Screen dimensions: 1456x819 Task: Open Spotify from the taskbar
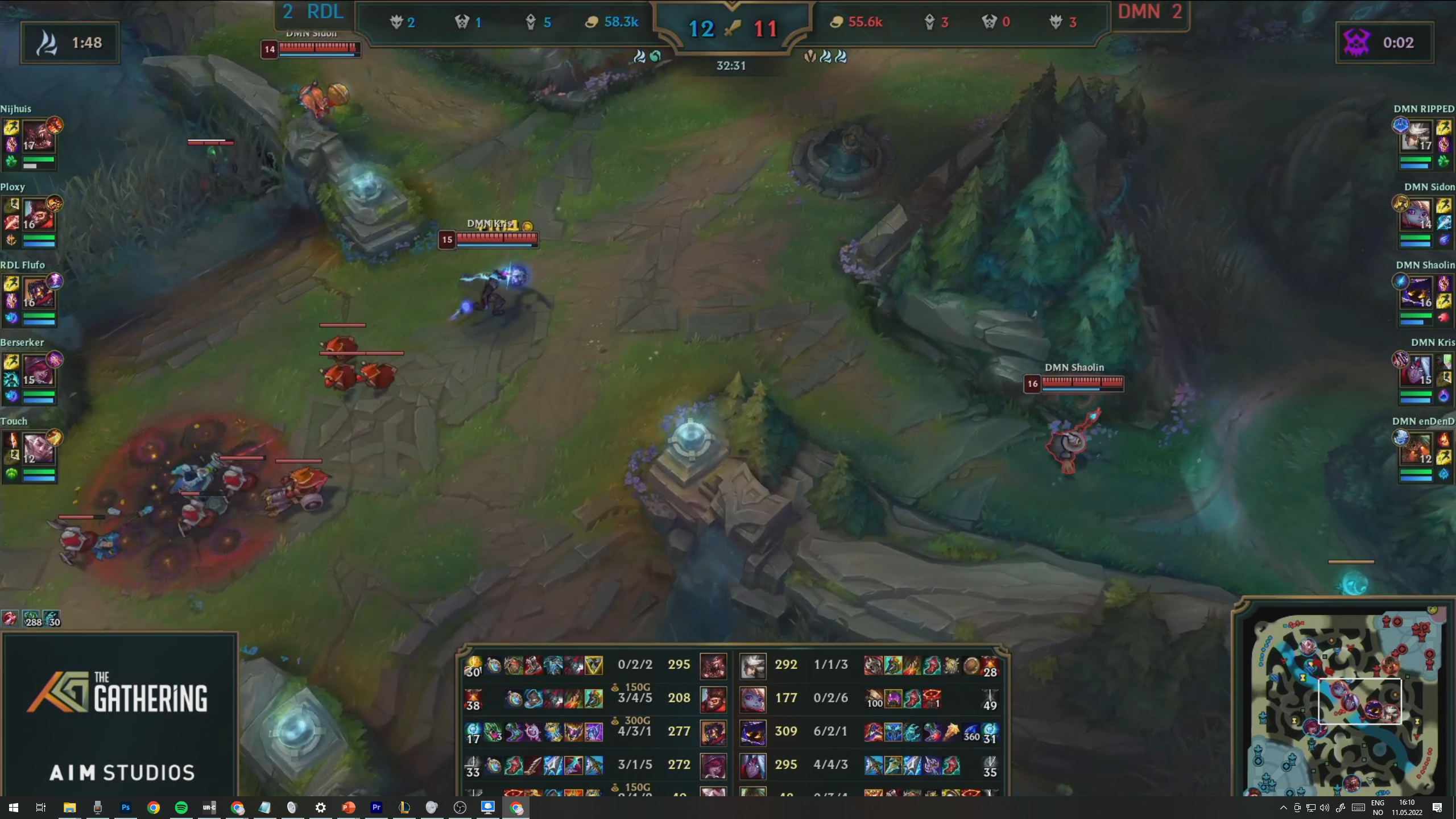point(181,808)
